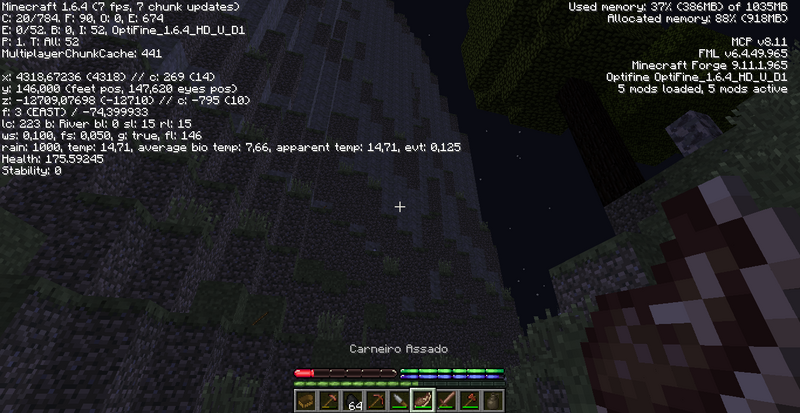This screenshot has width=800, height=413.
Task: Select the coal stack of 64
Action: pyautogui.click(x=350, y=401)
